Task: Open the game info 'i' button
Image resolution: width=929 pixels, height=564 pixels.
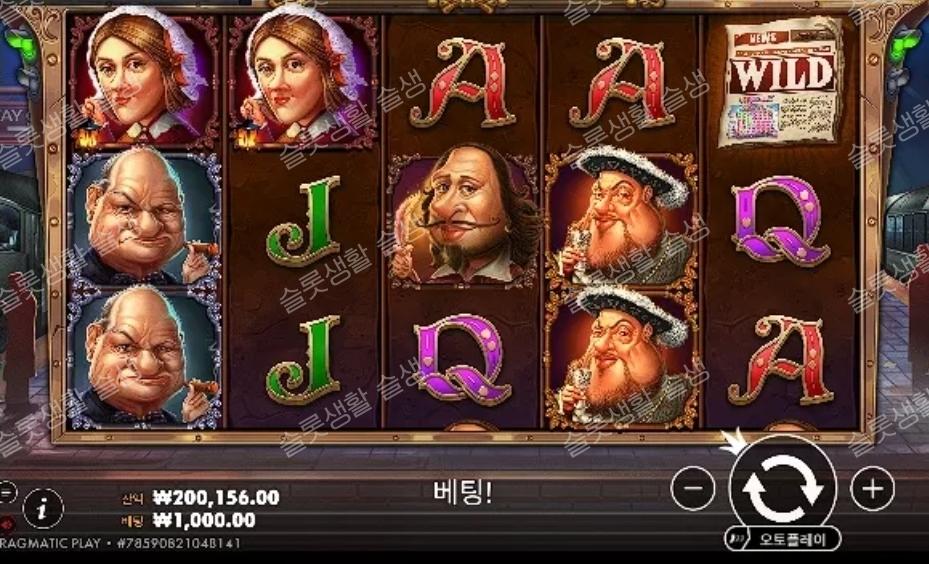Action: [42, 509]
